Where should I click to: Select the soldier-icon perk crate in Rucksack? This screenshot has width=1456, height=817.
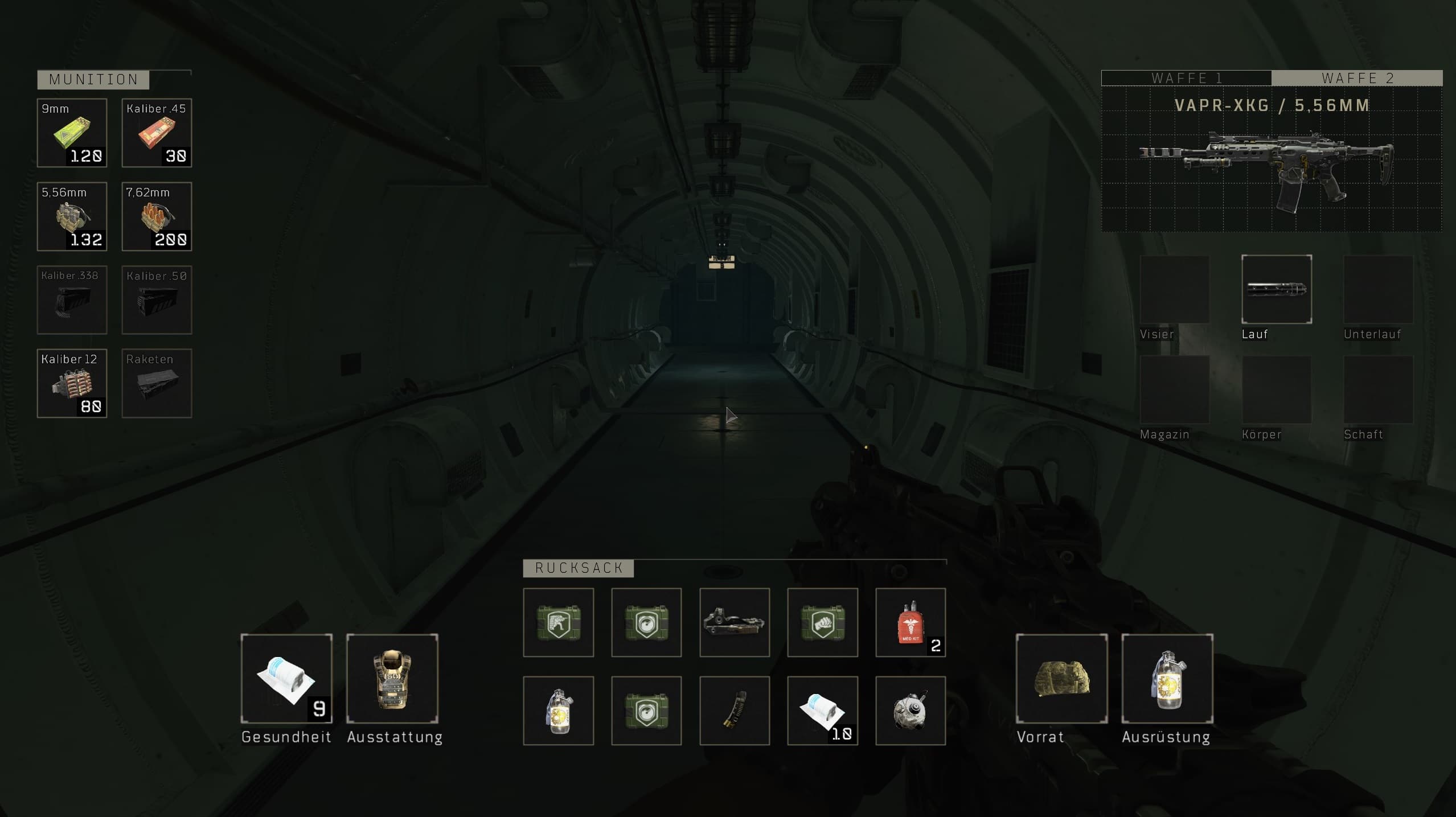pos(558,622)
